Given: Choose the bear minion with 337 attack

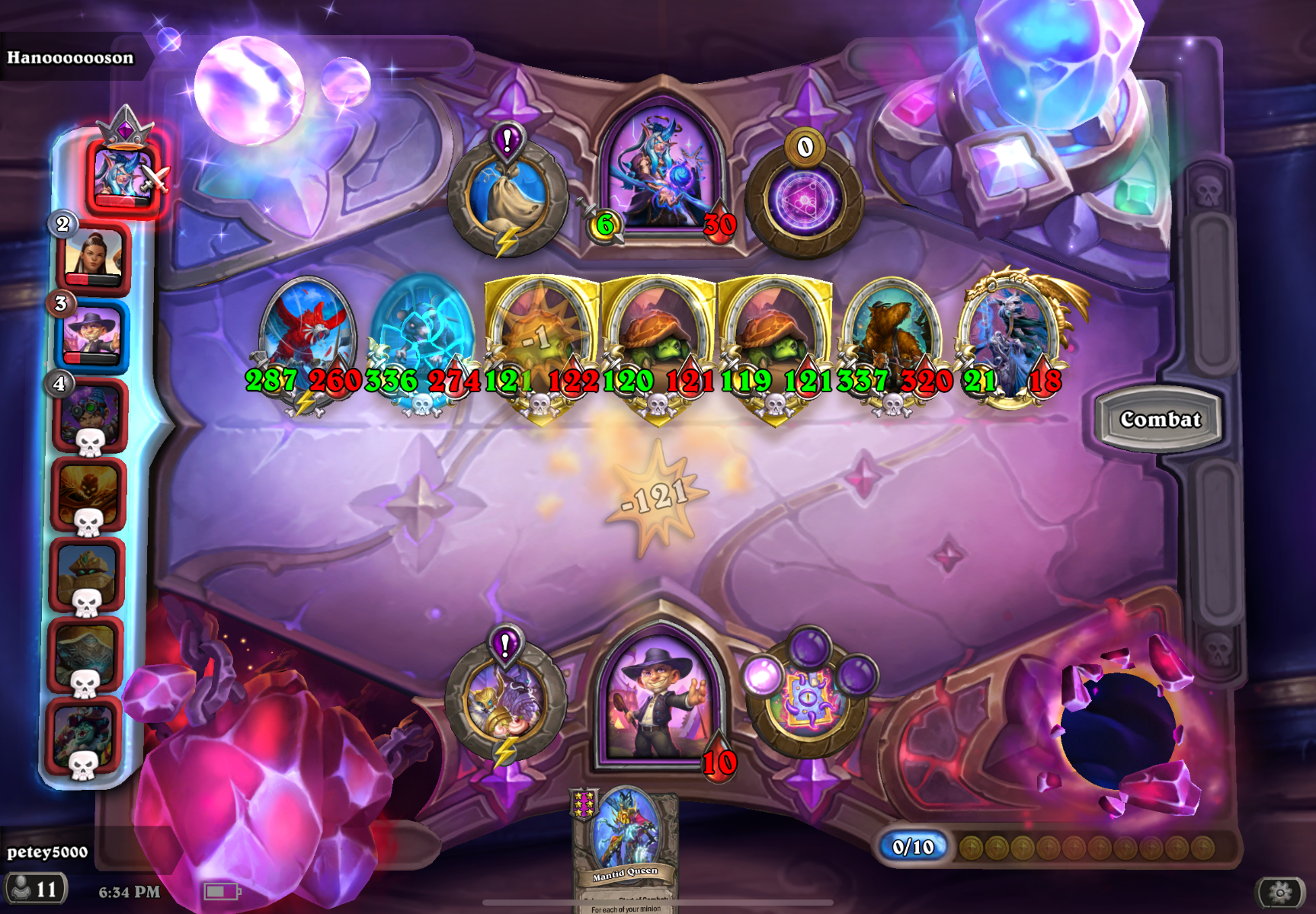Looking at the screenshot, I should coord(893,335).
